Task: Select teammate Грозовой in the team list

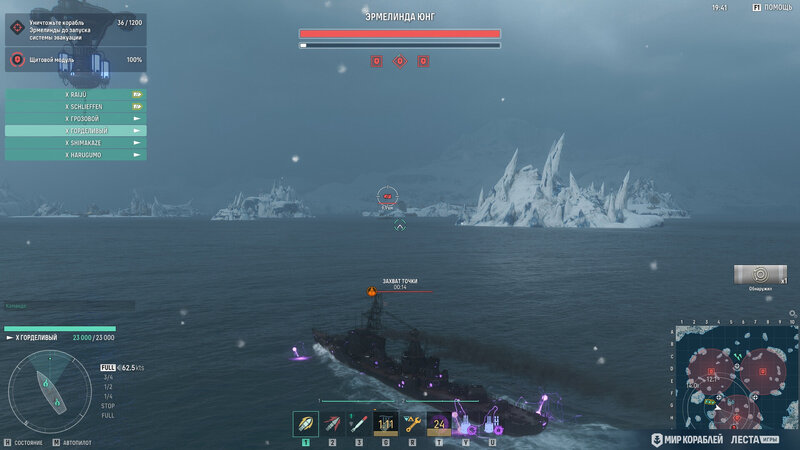Action: coord(76,118)
